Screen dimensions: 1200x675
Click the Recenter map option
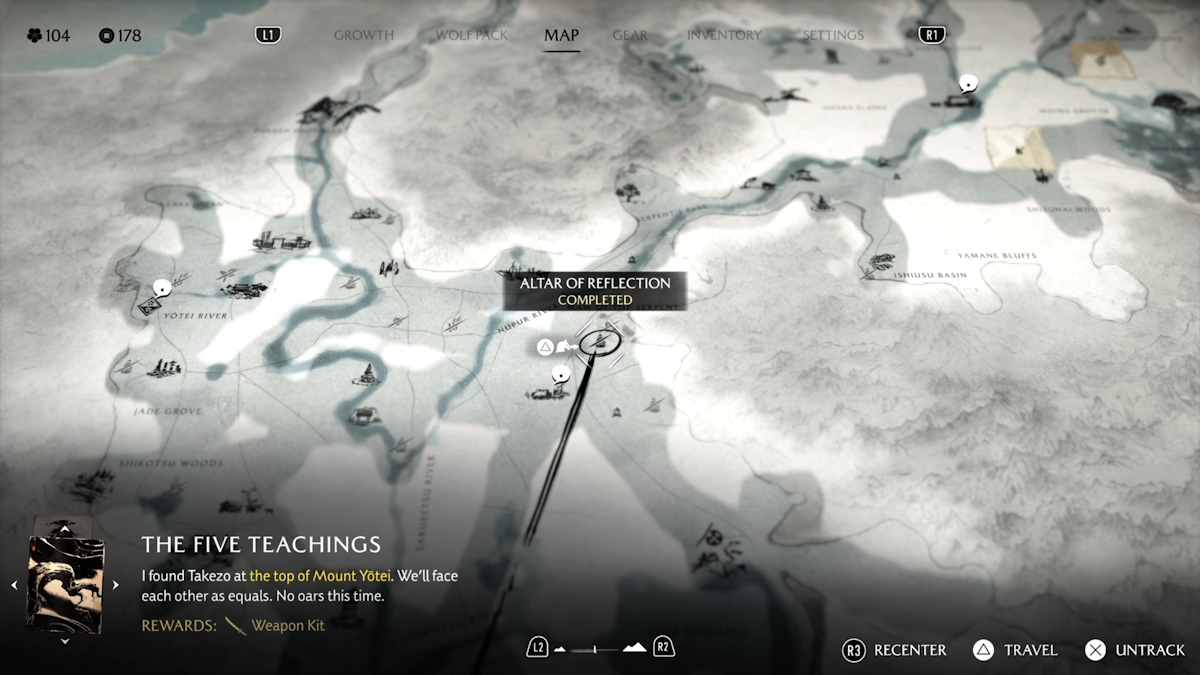coord(896,650)
